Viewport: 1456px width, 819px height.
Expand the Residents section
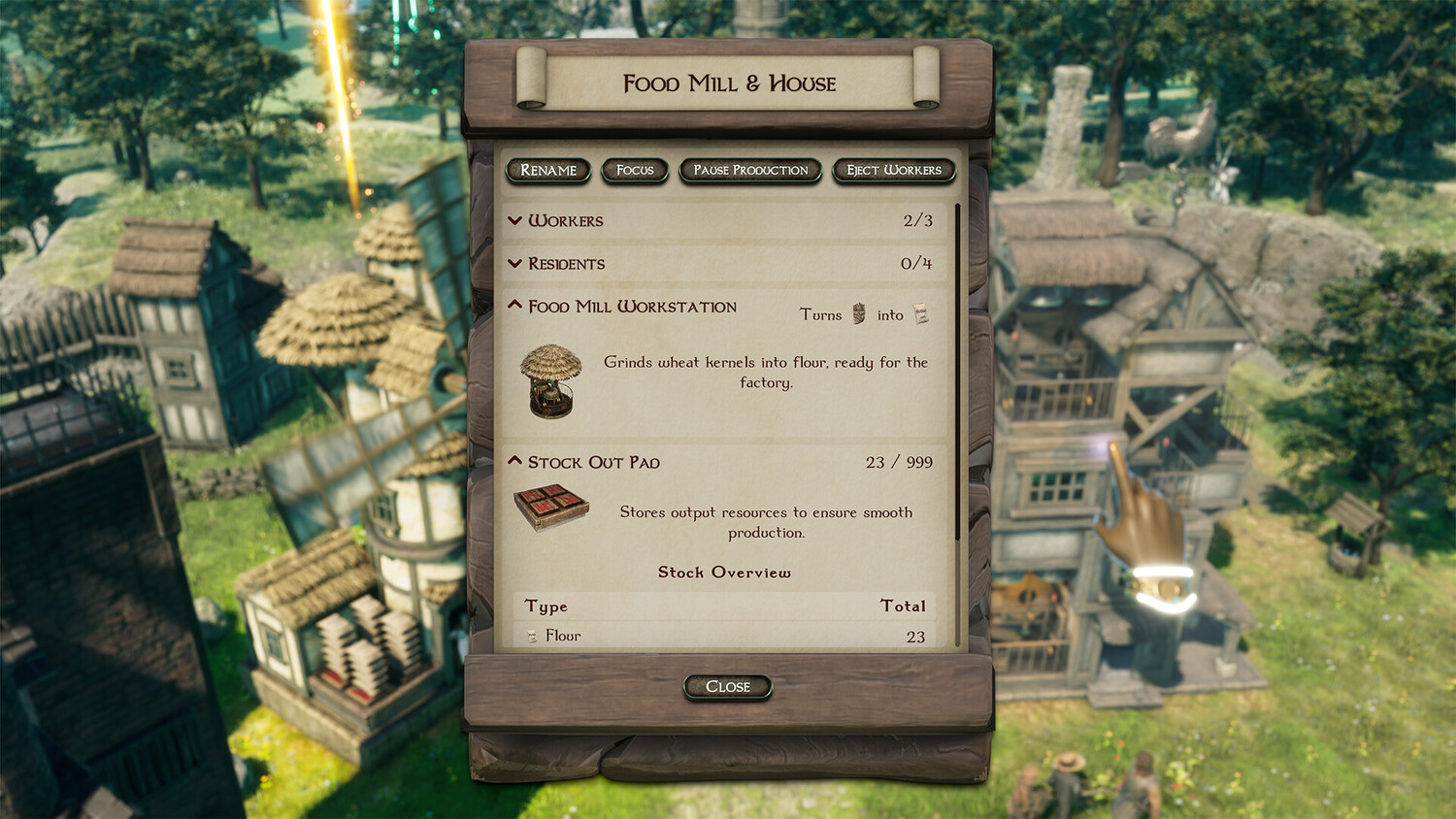[x=515, y=264]
